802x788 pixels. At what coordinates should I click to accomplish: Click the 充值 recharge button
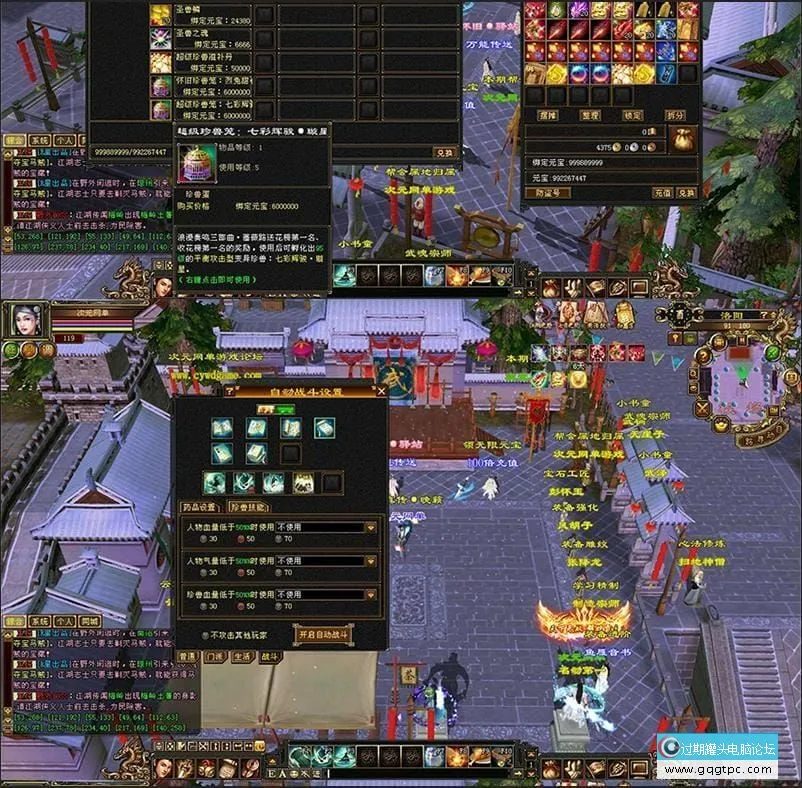pos(661,191)
